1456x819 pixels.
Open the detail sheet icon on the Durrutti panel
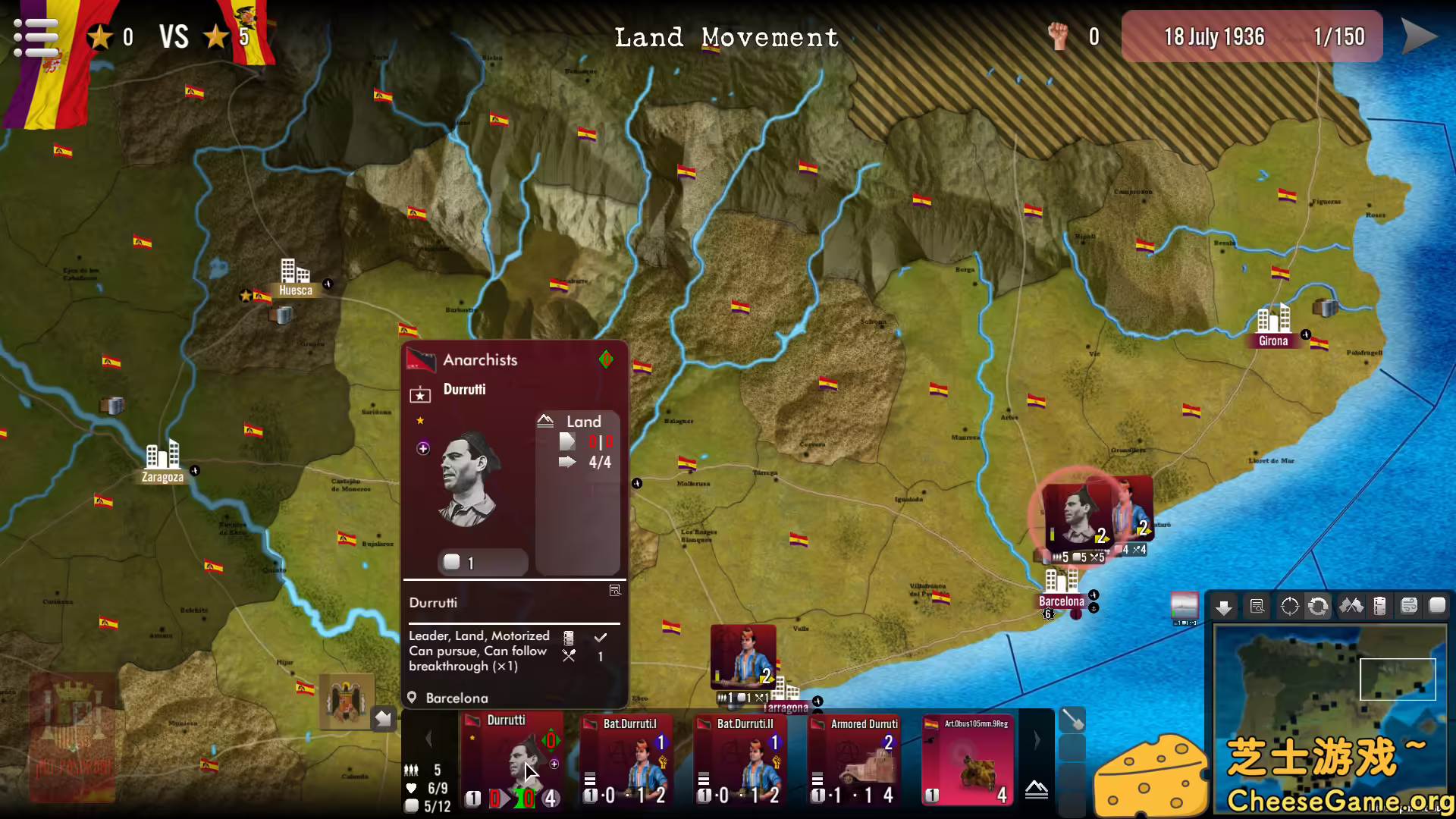click(615, 589)
